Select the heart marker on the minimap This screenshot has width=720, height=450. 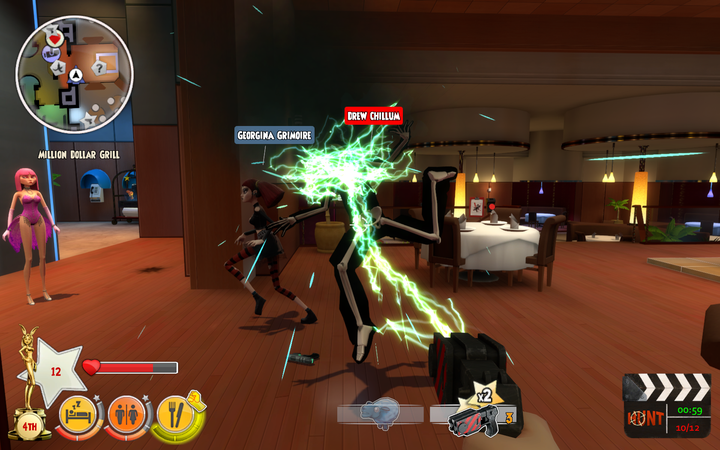pos(56,39)
